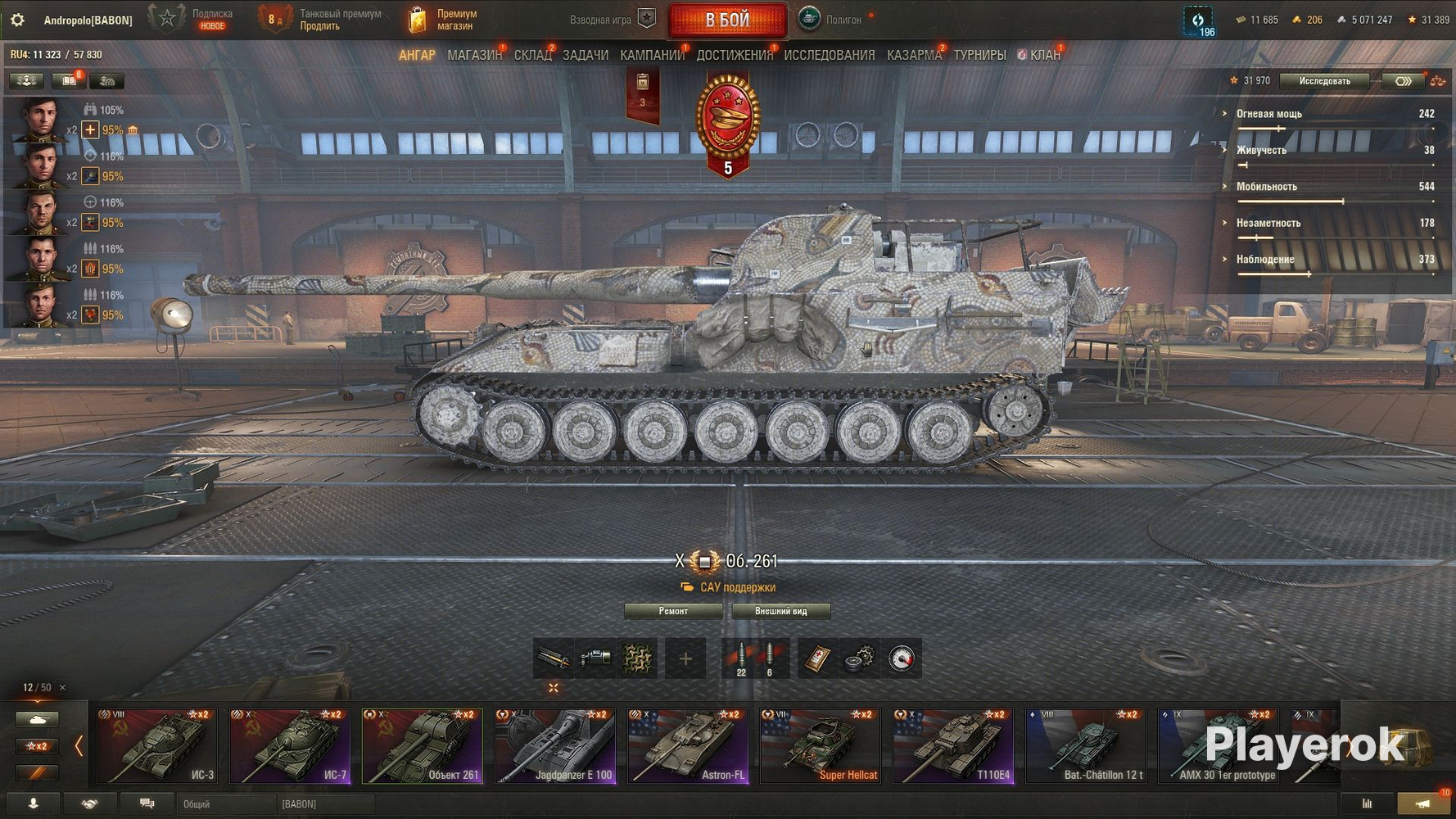Select the Super Hellcat tank card
The width and height of the screenshot is (1456, 819).
[821, 746]
